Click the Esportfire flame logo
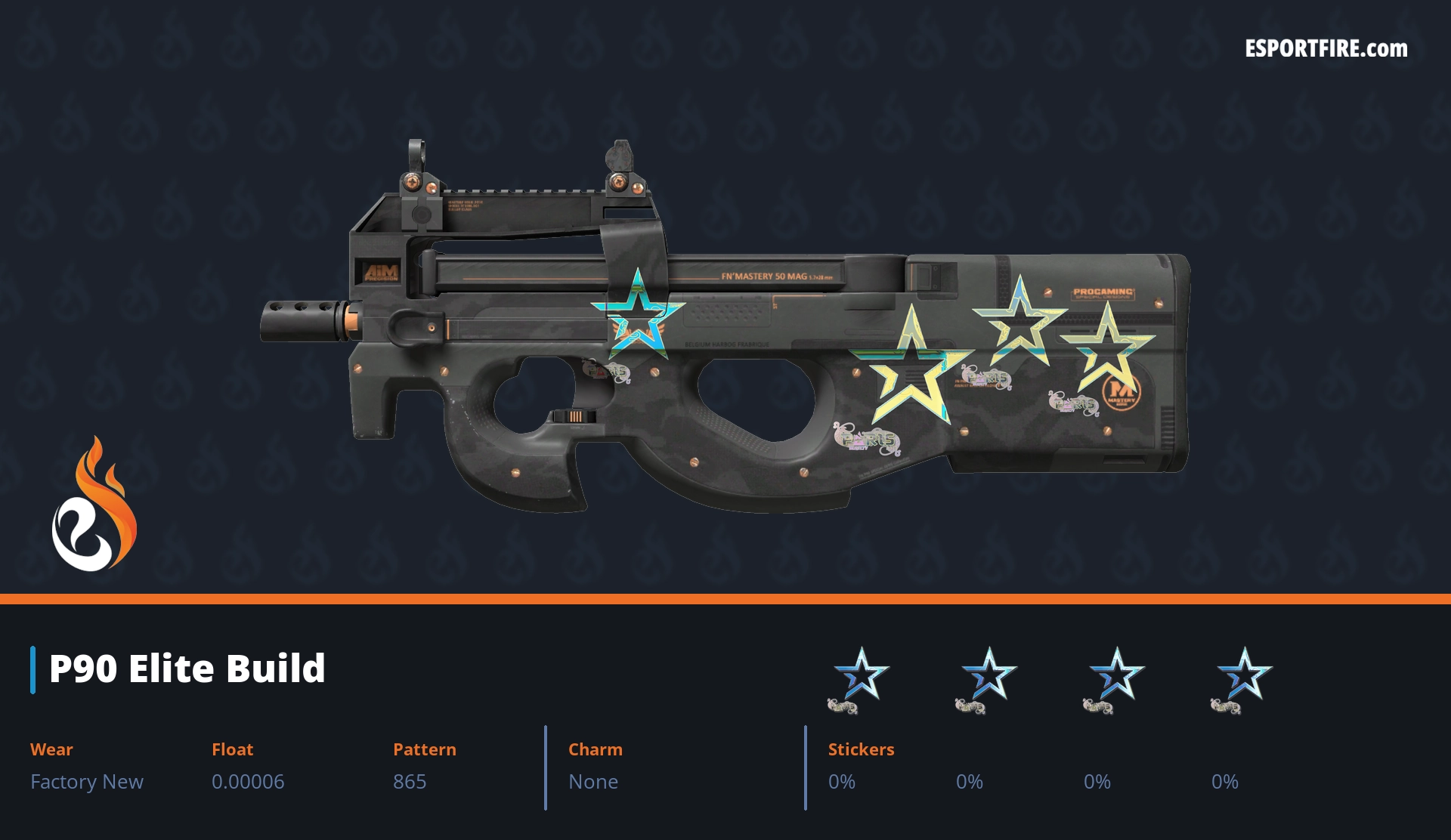The image size is (1451, 840). click(x=94, y=505)
